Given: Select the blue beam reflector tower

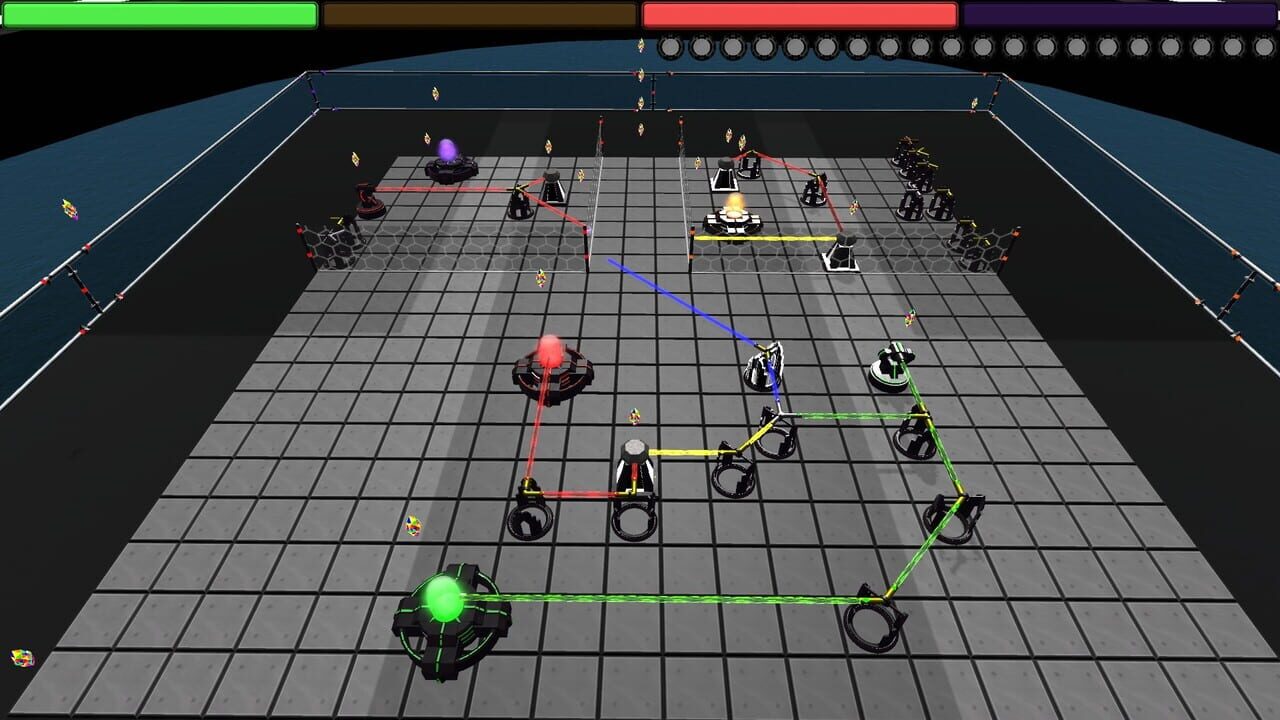Looking at the screenshot, I should pyautogui.click(x=764, y=370).
